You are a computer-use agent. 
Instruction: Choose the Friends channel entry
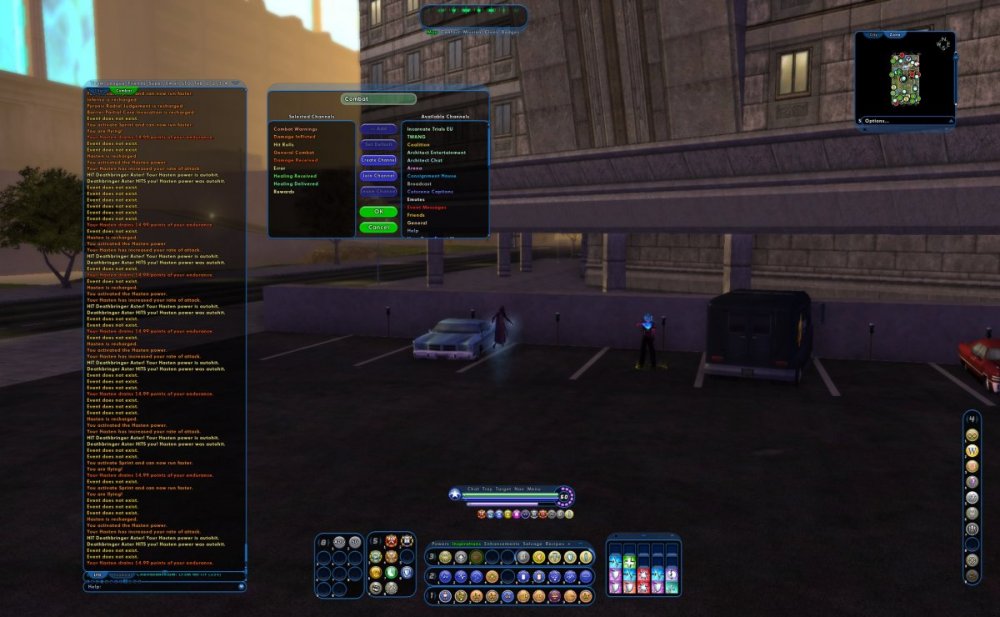pos(416,215)
